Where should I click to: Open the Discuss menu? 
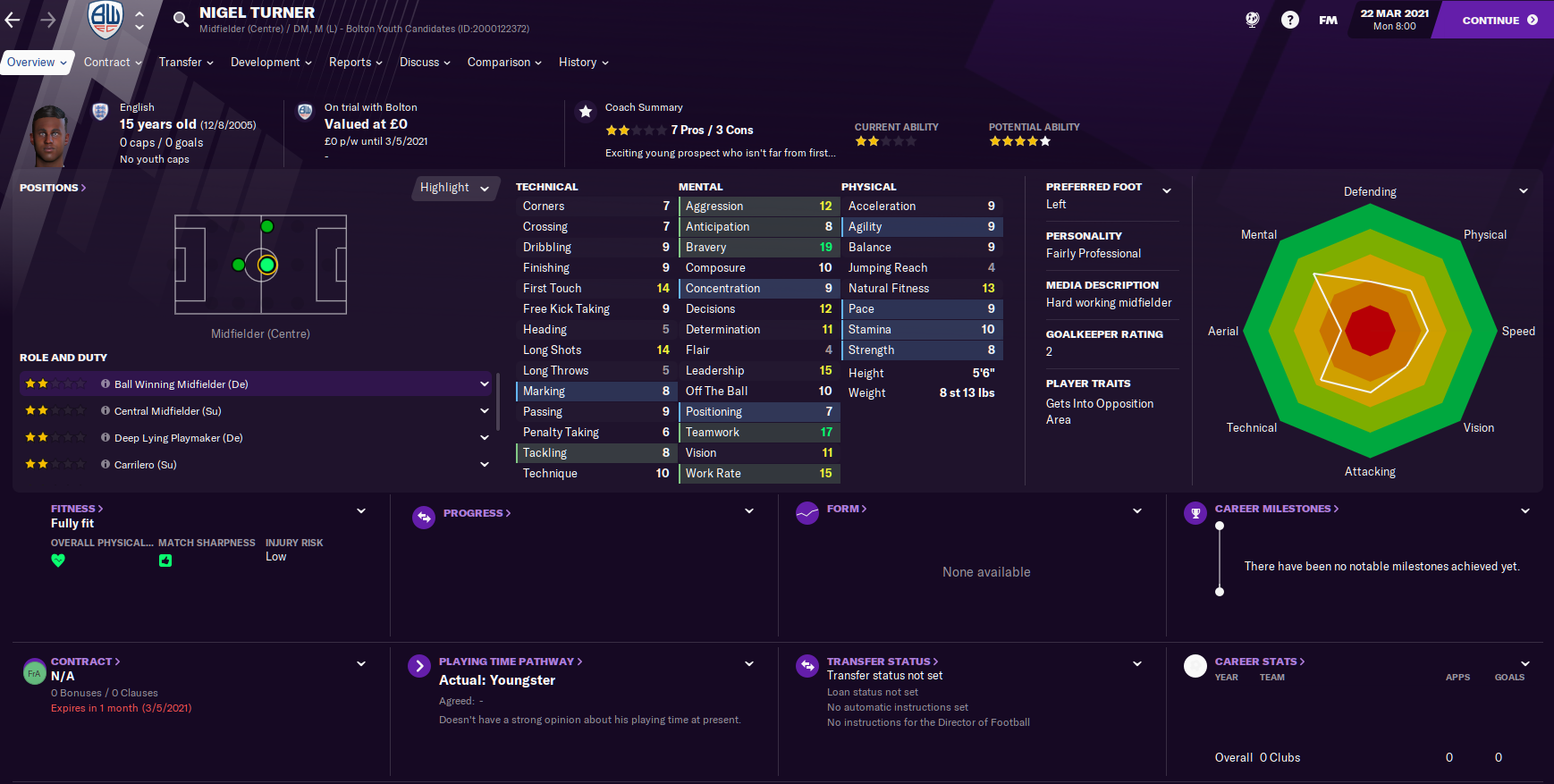pos(425,63)
